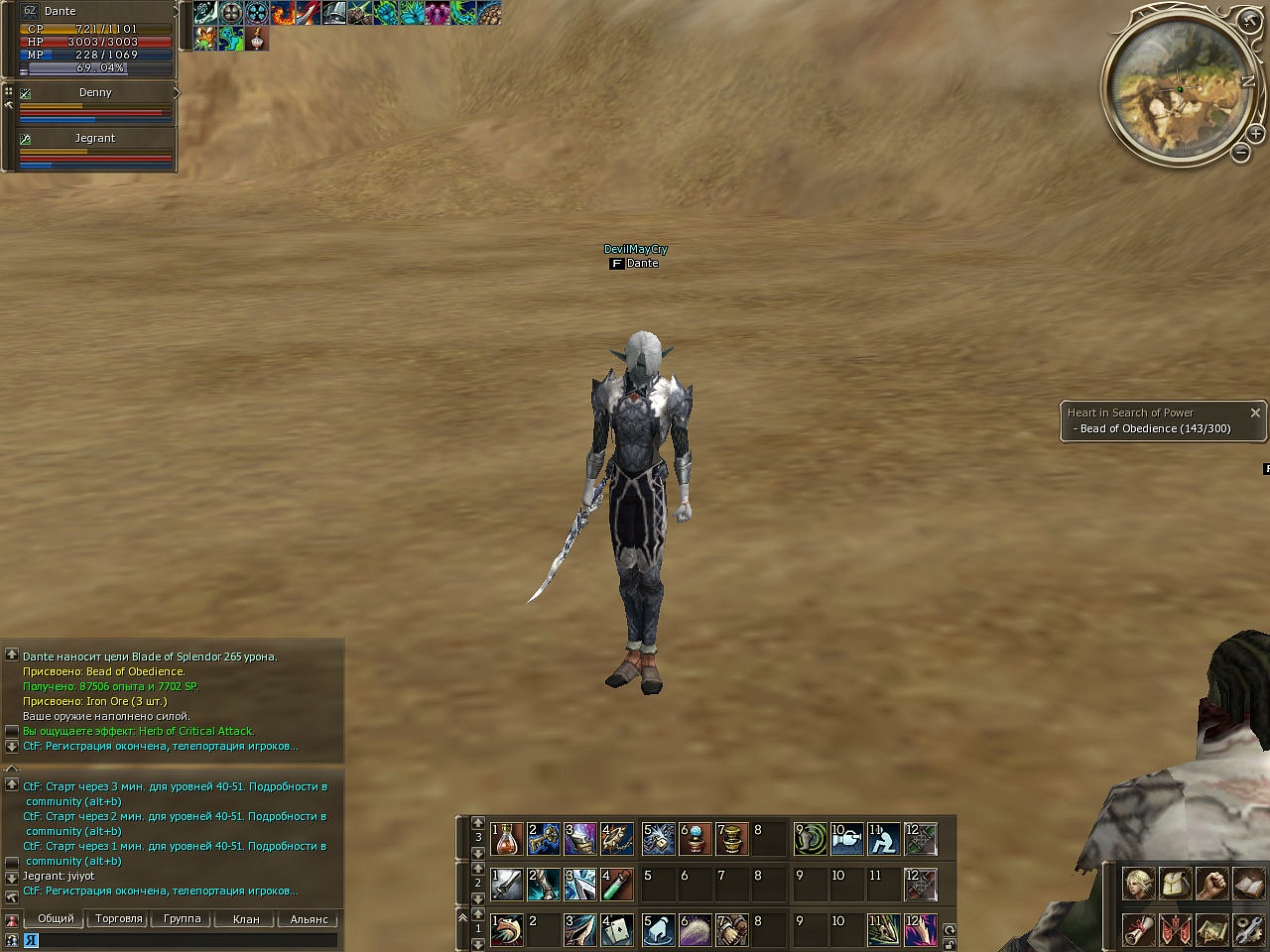Viewport: 1270px width, 952px height.
Task: Open the skills open book icon
Action: [1247, 882]
